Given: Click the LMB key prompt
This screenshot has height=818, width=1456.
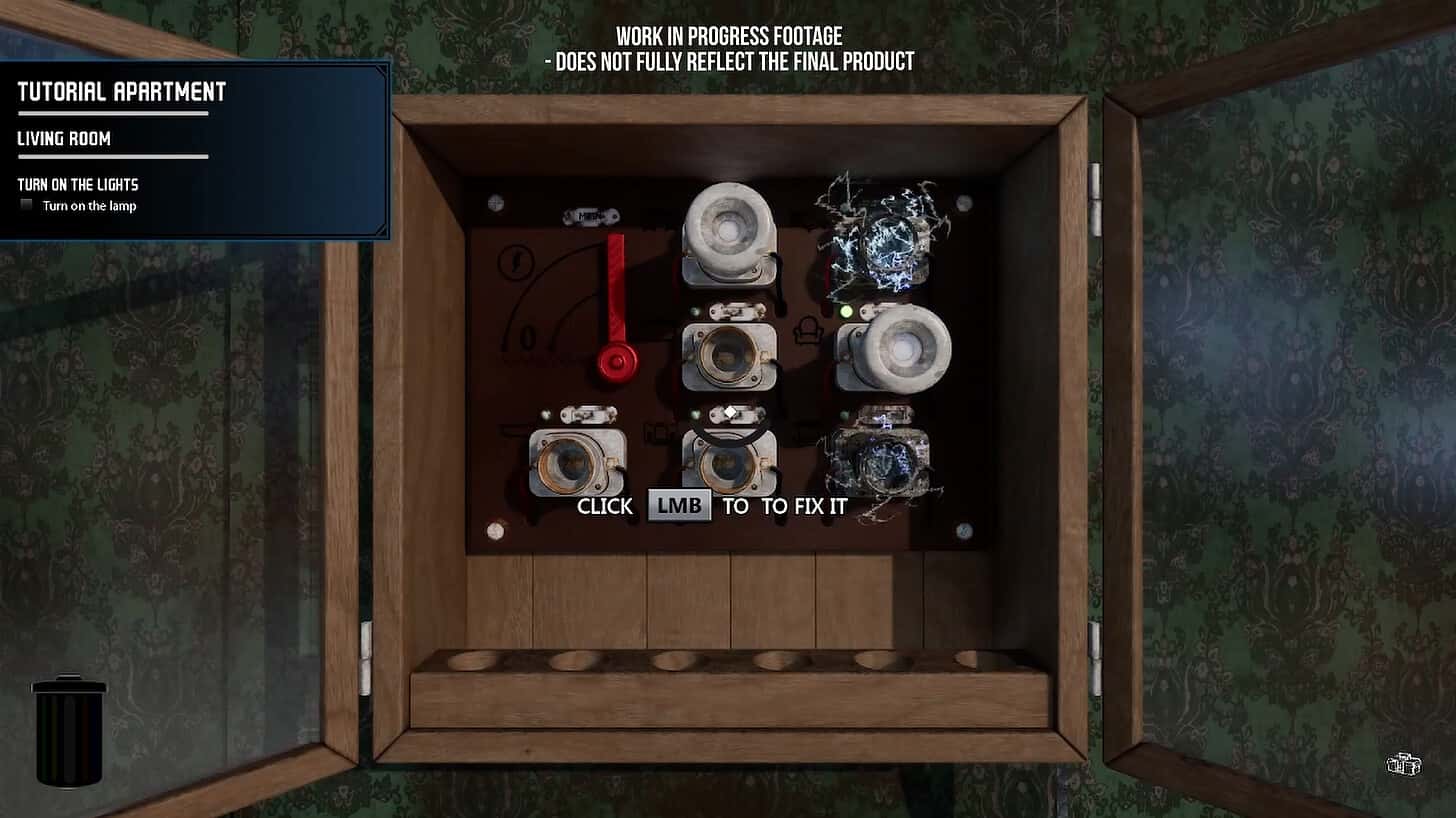Looking at the screenshot, I should click(679, 505).
